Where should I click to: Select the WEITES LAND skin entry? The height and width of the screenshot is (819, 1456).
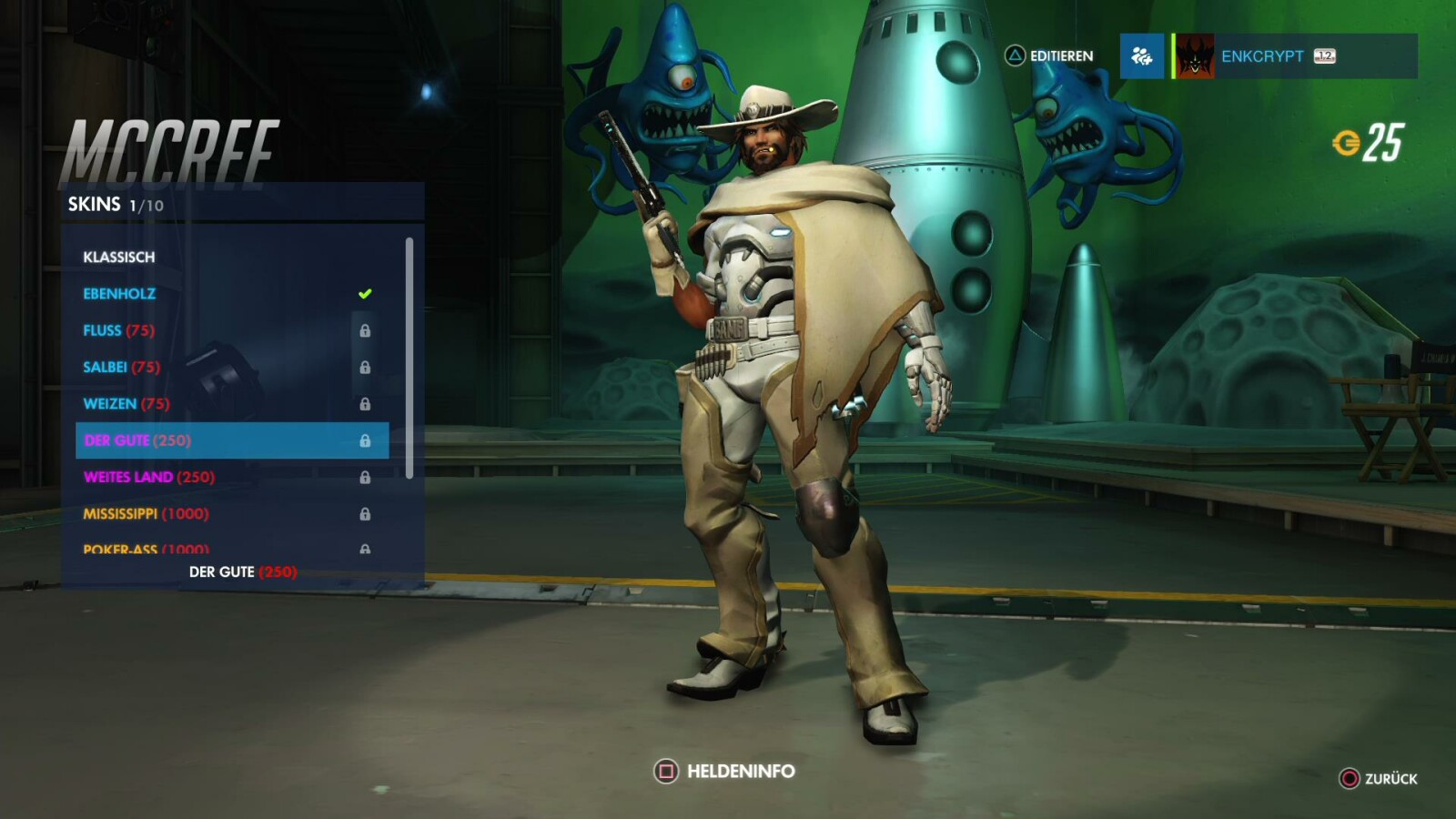[x=147, y=476]
